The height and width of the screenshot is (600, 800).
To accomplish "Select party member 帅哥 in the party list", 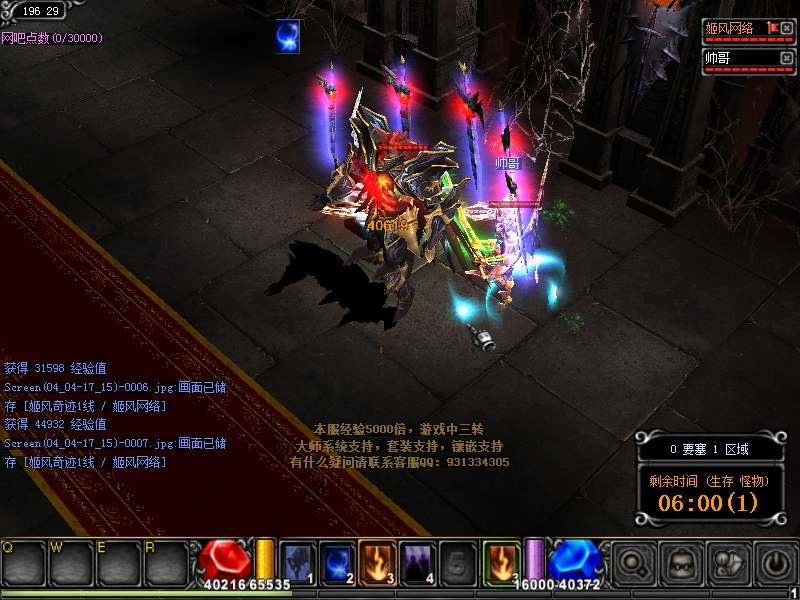I will coord(737,58).
